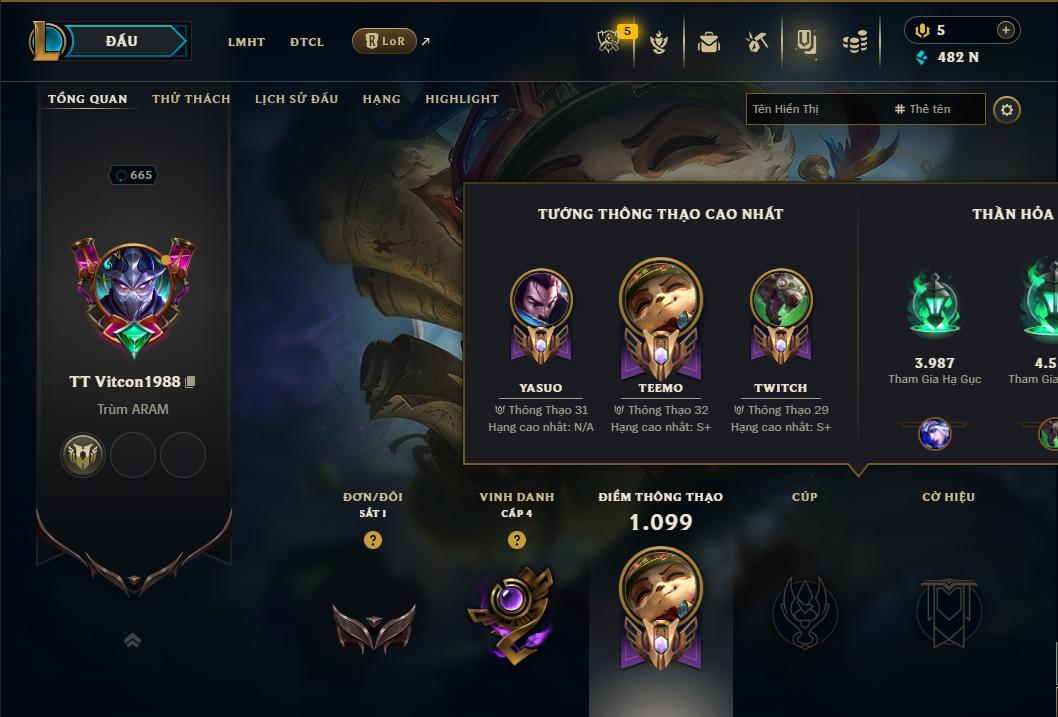Select Twitch's mastery portrait

click(x=780, y=300)
